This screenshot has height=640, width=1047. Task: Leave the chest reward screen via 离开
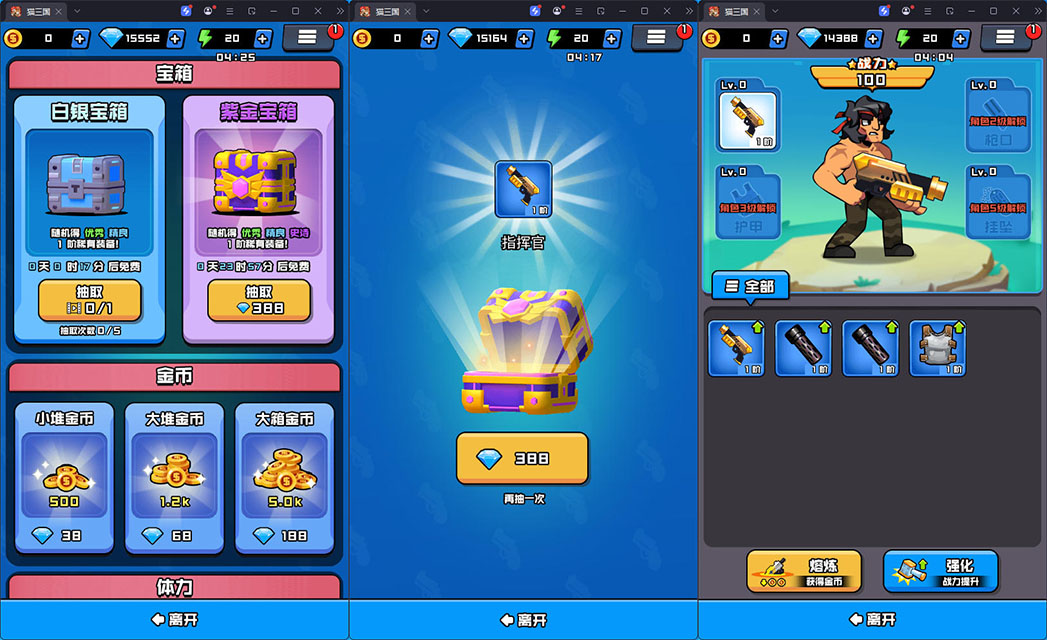523,620
